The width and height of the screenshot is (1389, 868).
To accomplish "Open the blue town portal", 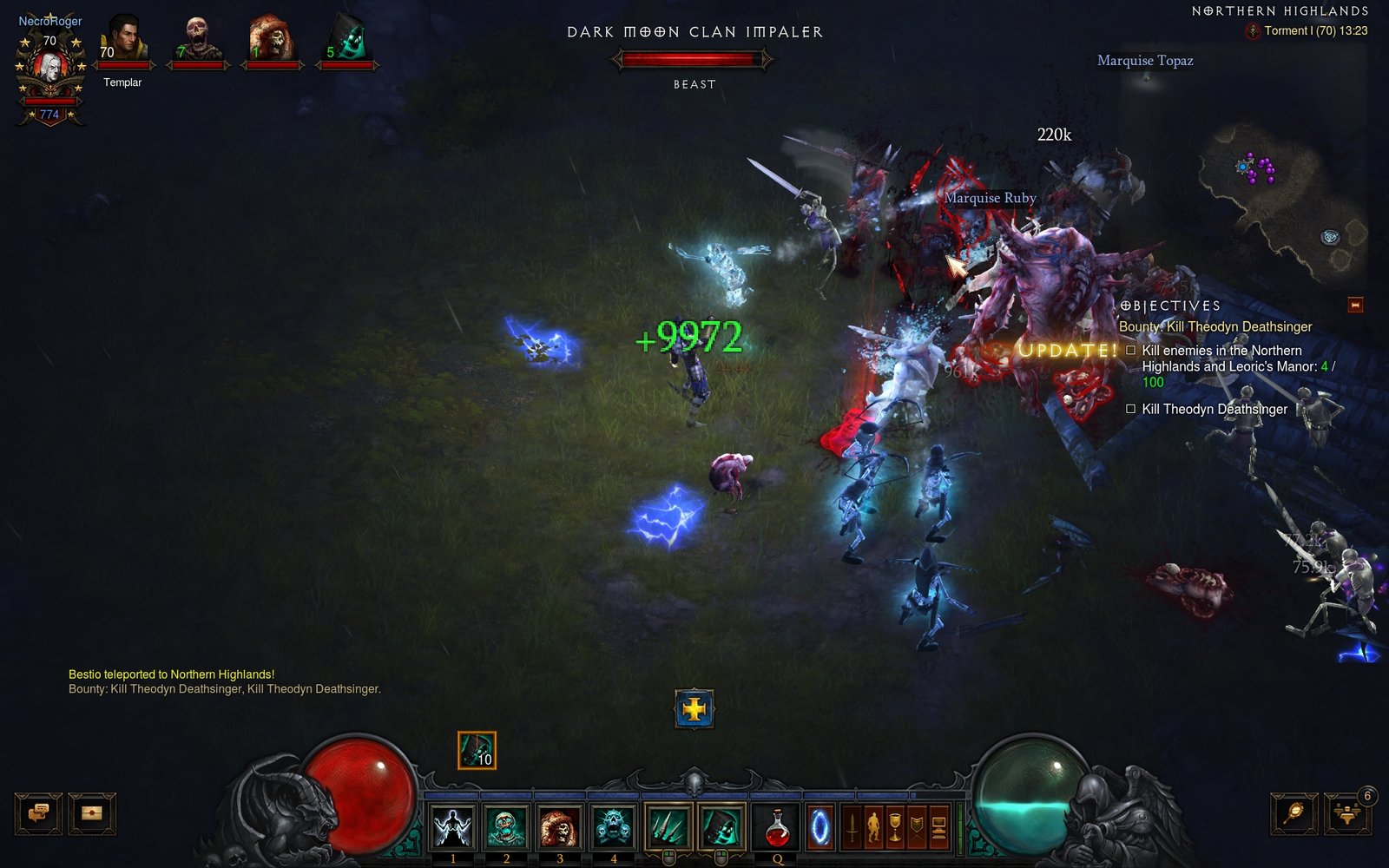I will tap(820, 827).
